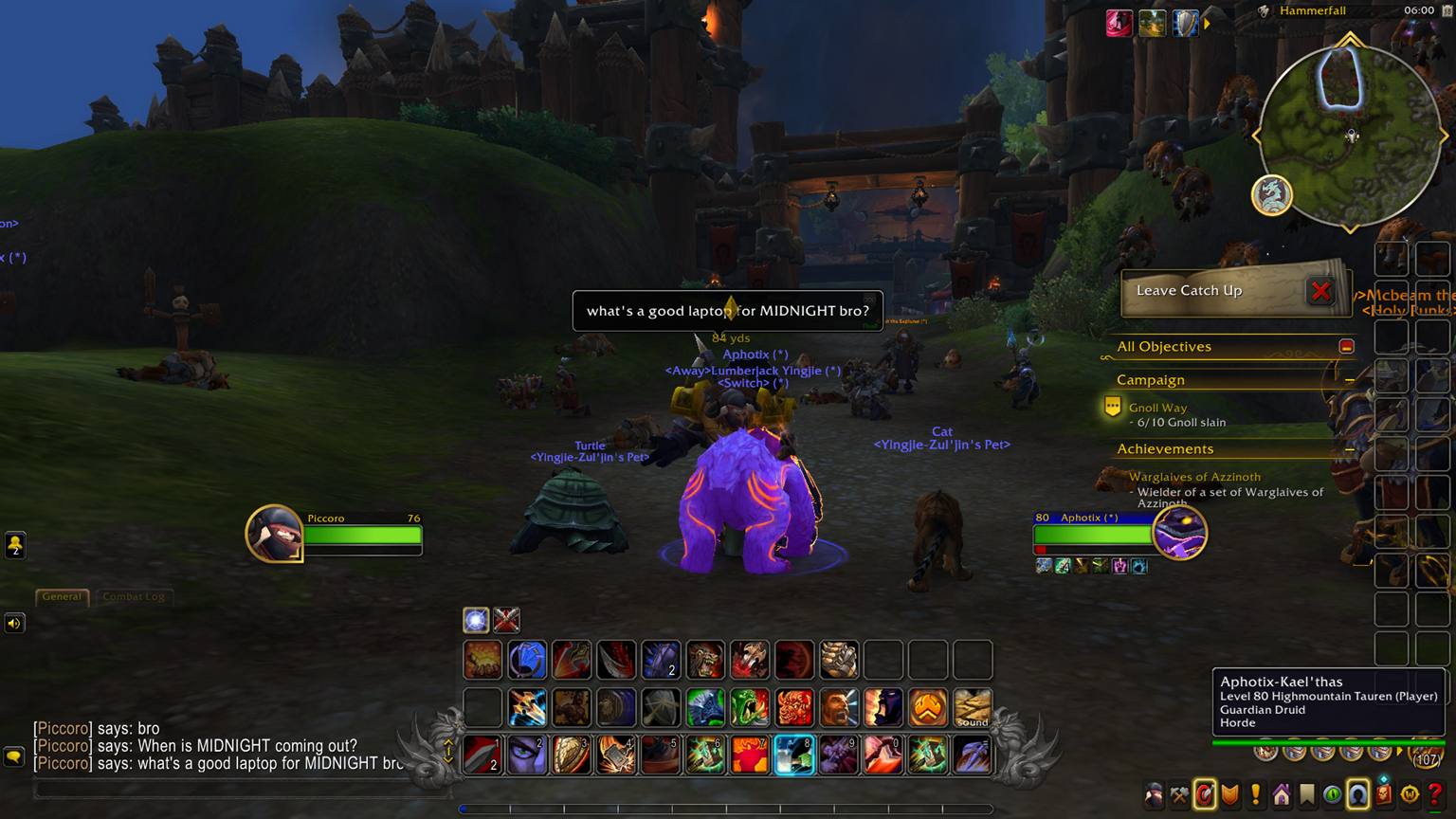Click the sound macro button

click(973, 707)
